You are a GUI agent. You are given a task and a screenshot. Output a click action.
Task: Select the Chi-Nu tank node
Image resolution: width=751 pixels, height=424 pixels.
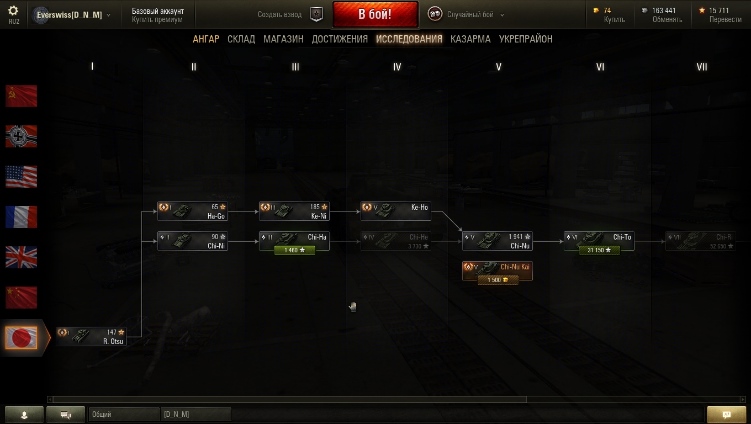coord(497,239)
